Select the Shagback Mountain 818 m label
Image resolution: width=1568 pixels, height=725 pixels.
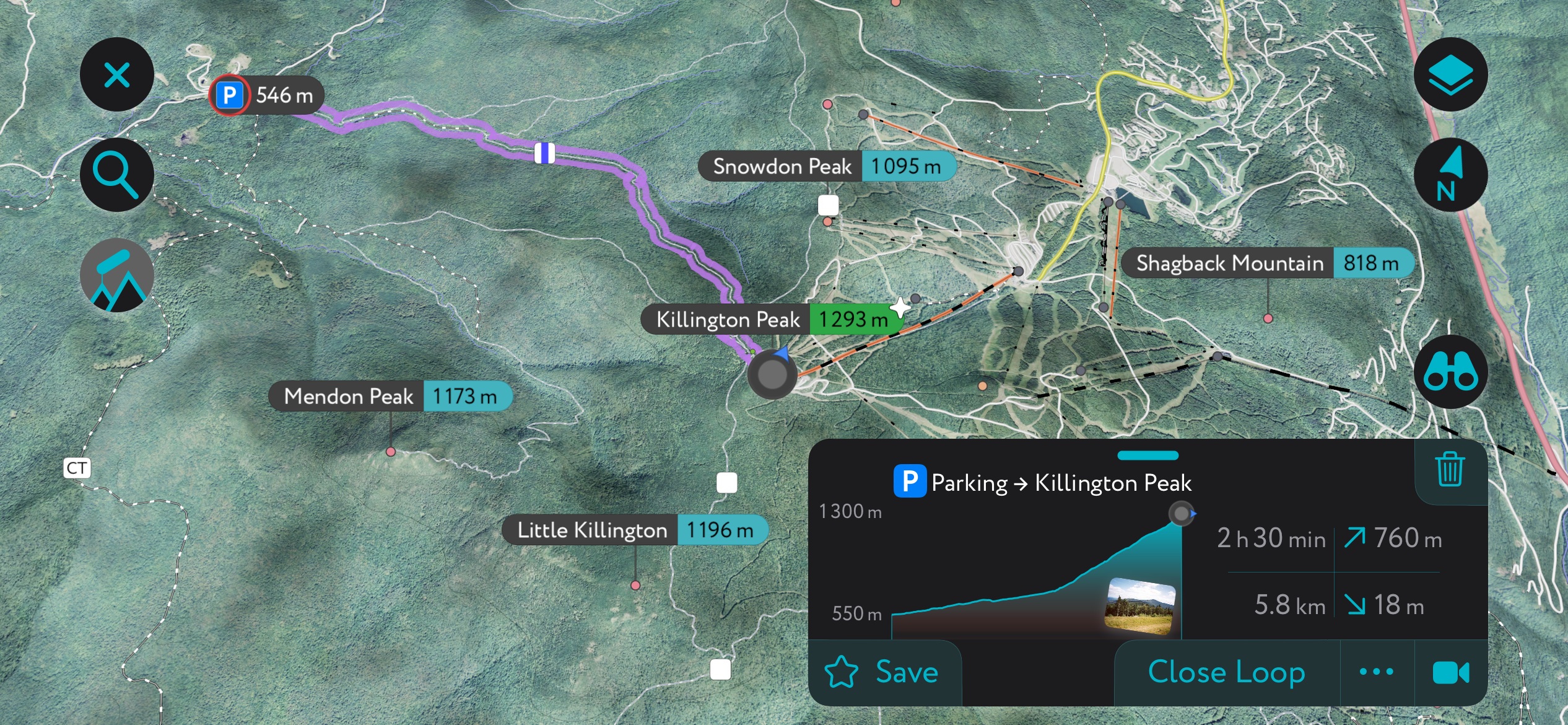[x=1265, y=263]
